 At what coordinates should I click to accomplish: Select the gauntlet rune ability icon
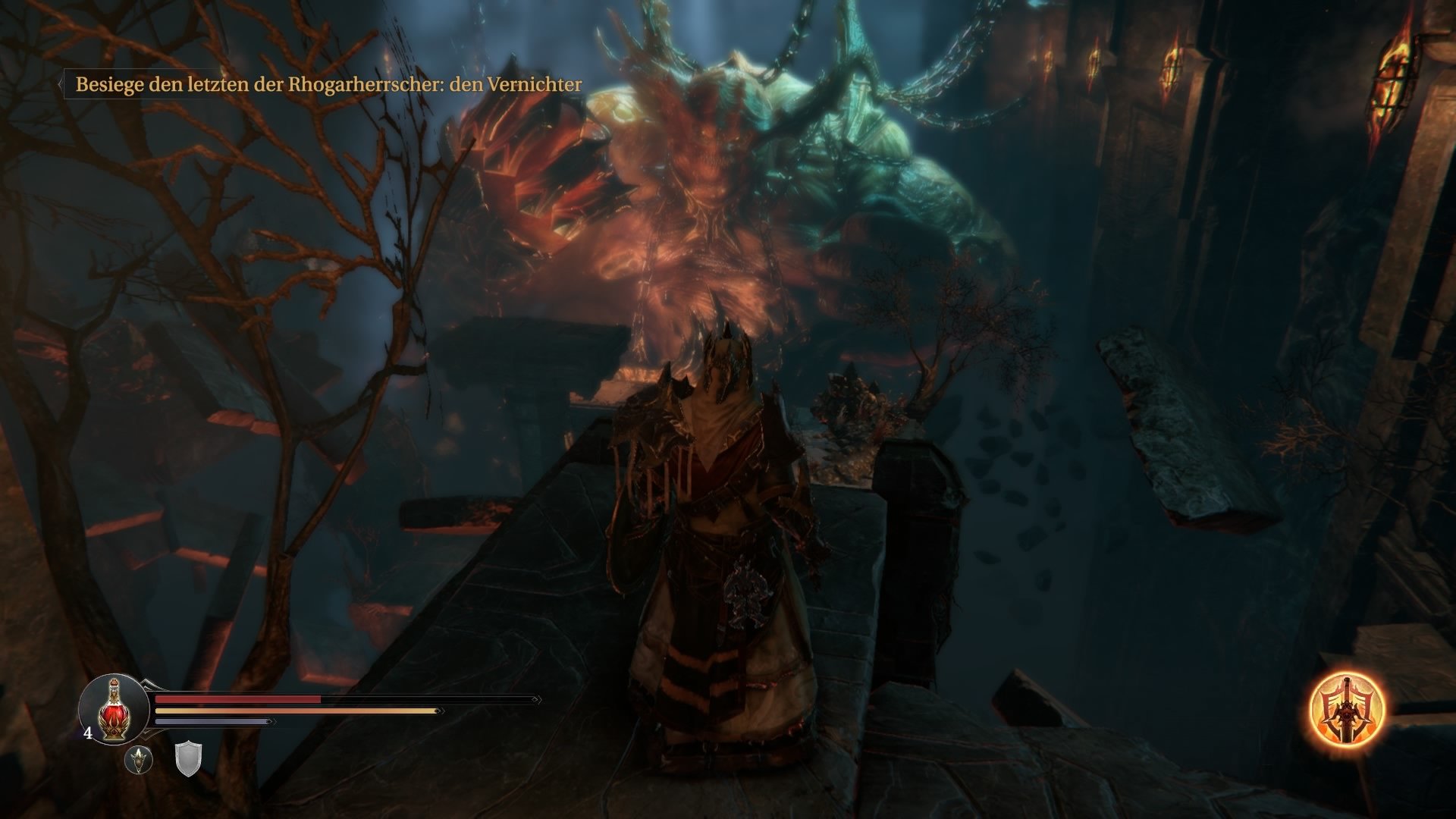[140, 760]
